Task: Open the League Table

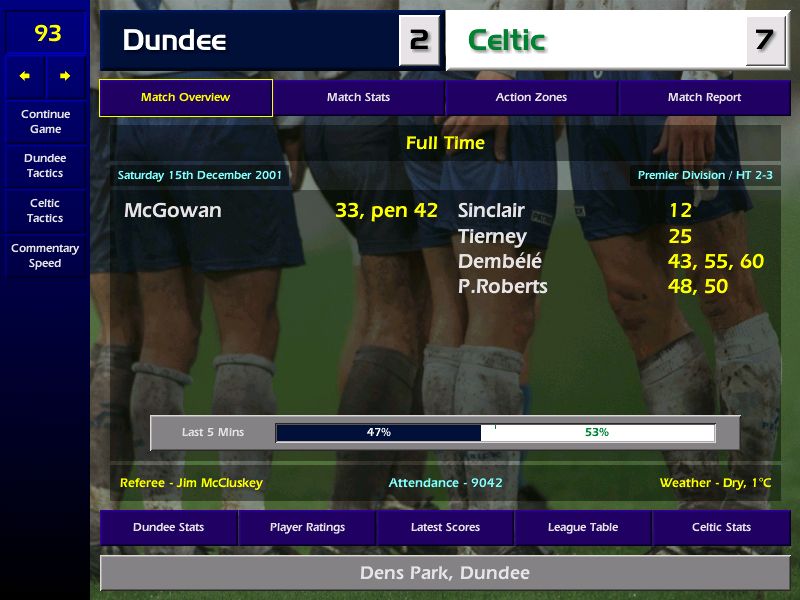Action: click(583, 527)
